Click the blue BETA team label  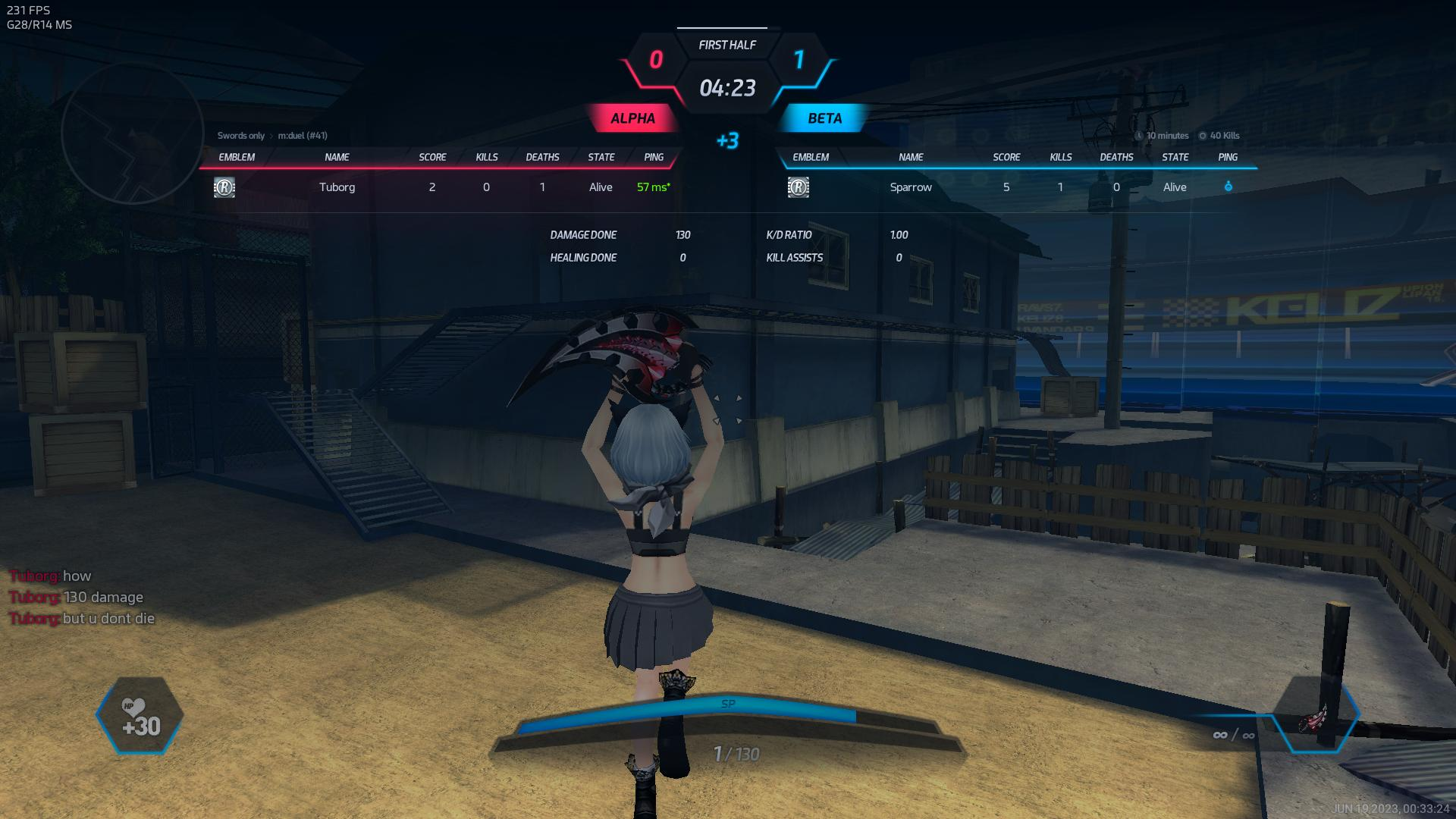(824, 118)
